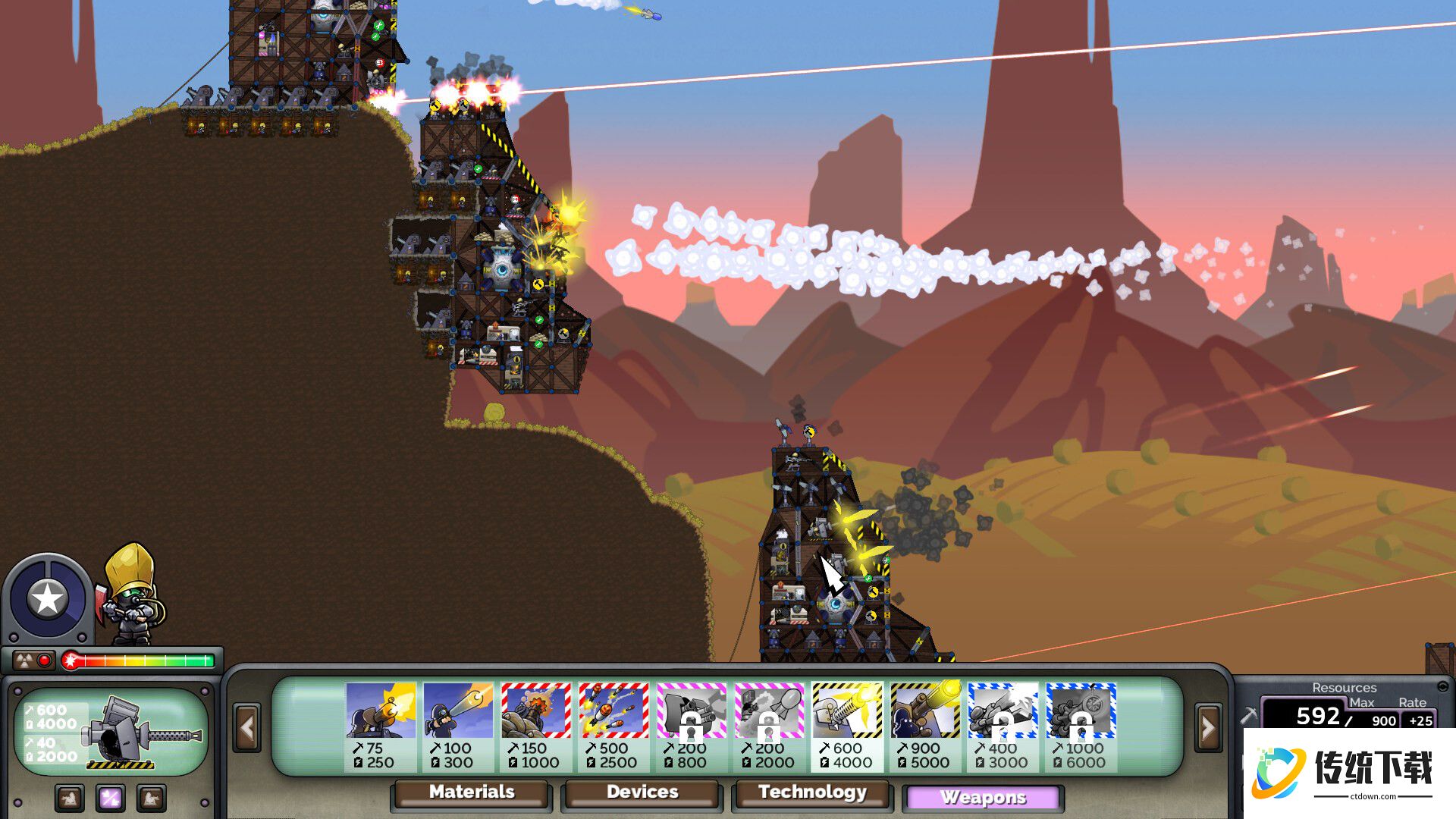The image size is (1456, 819).
Task: Click the locked missile weapon costing 2000 energy
Action: pos(769,726)
